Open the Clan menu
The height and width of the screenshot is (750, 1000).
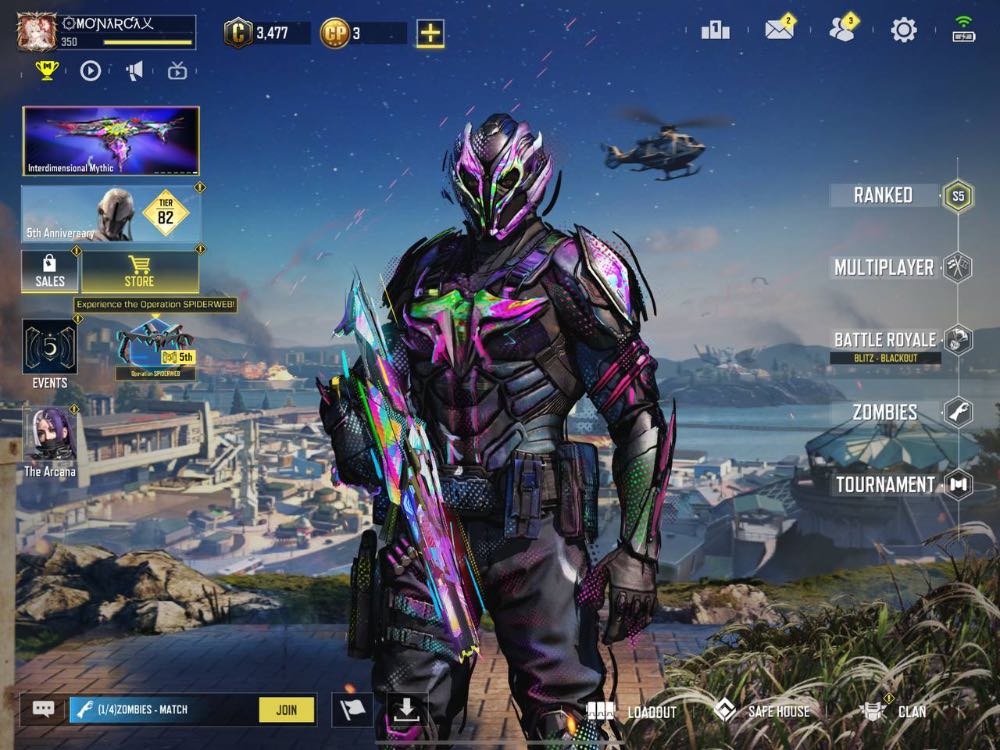click(894, 712)
